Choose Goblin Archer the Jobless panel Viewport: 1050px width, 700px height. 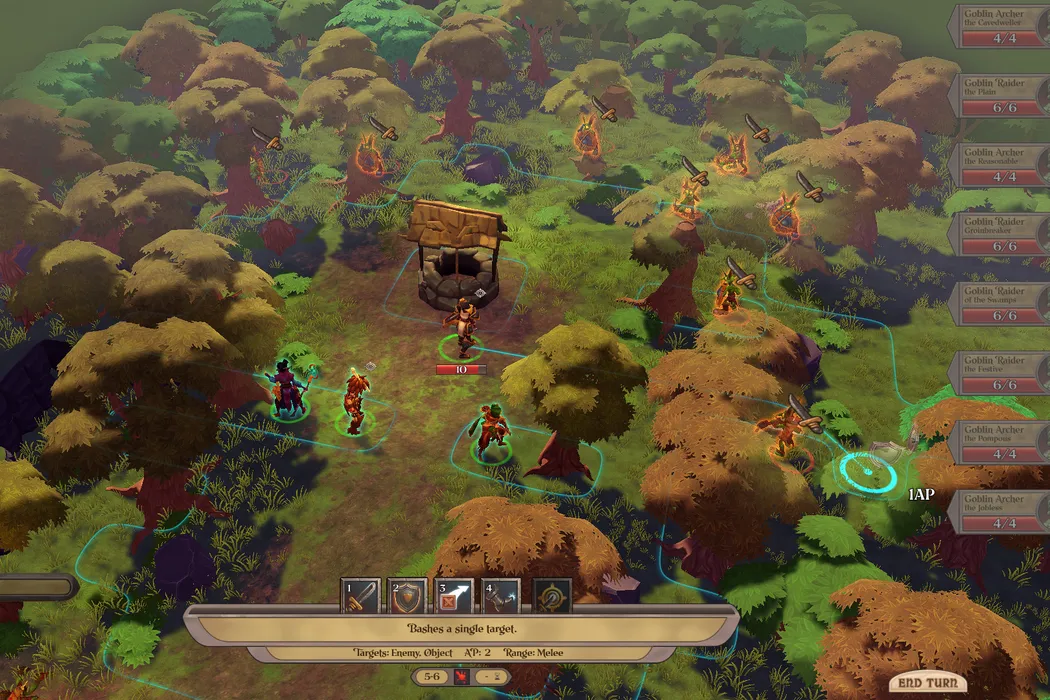coord(1003,510)
